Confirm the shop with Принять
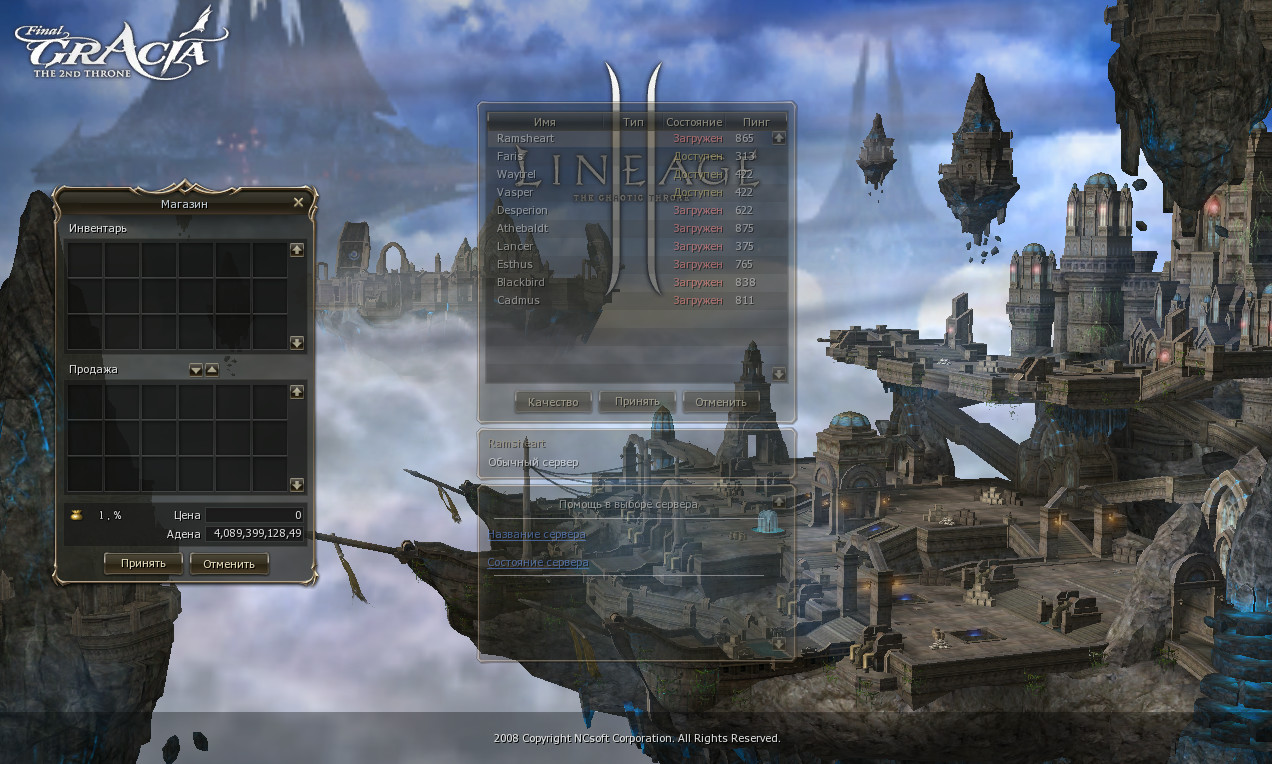This screenshot has height=764, width=1272. click(143, 563)
